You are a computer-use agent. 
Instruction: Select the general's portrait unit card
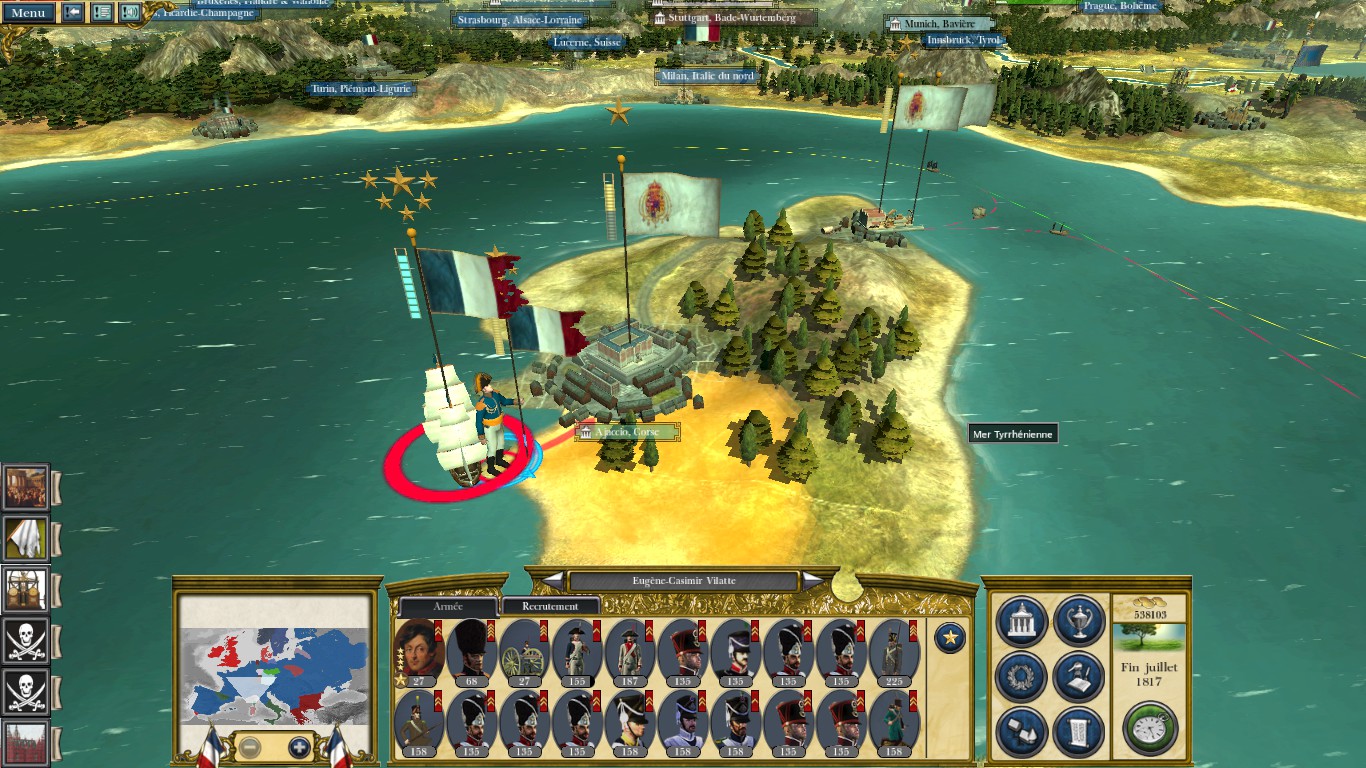pos(419,650)
